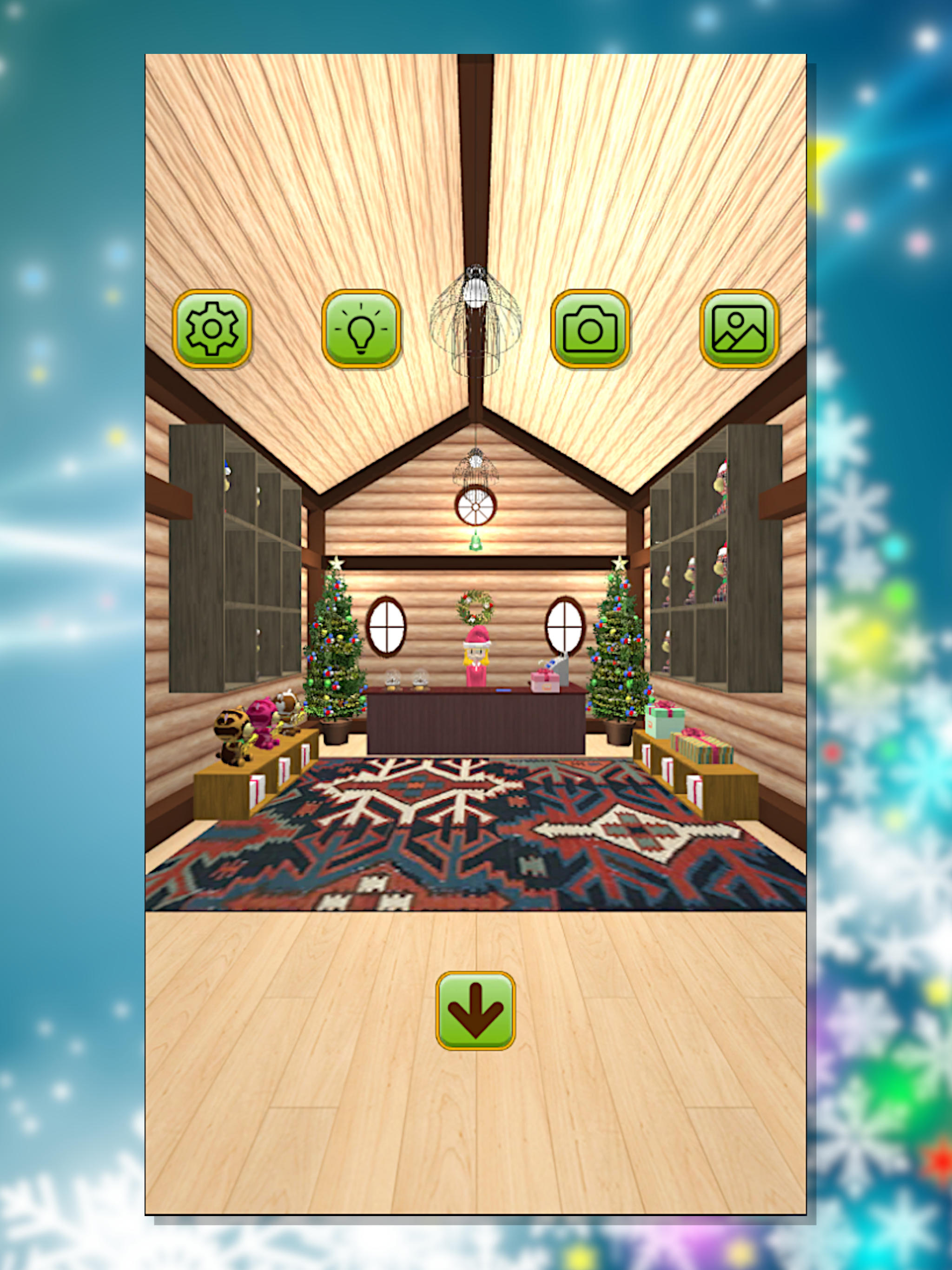This screenshot has width=952, height=1270.
Task: Examine the left snow globe on the counter
Action: pyautogui.click(x=393, y=680)
